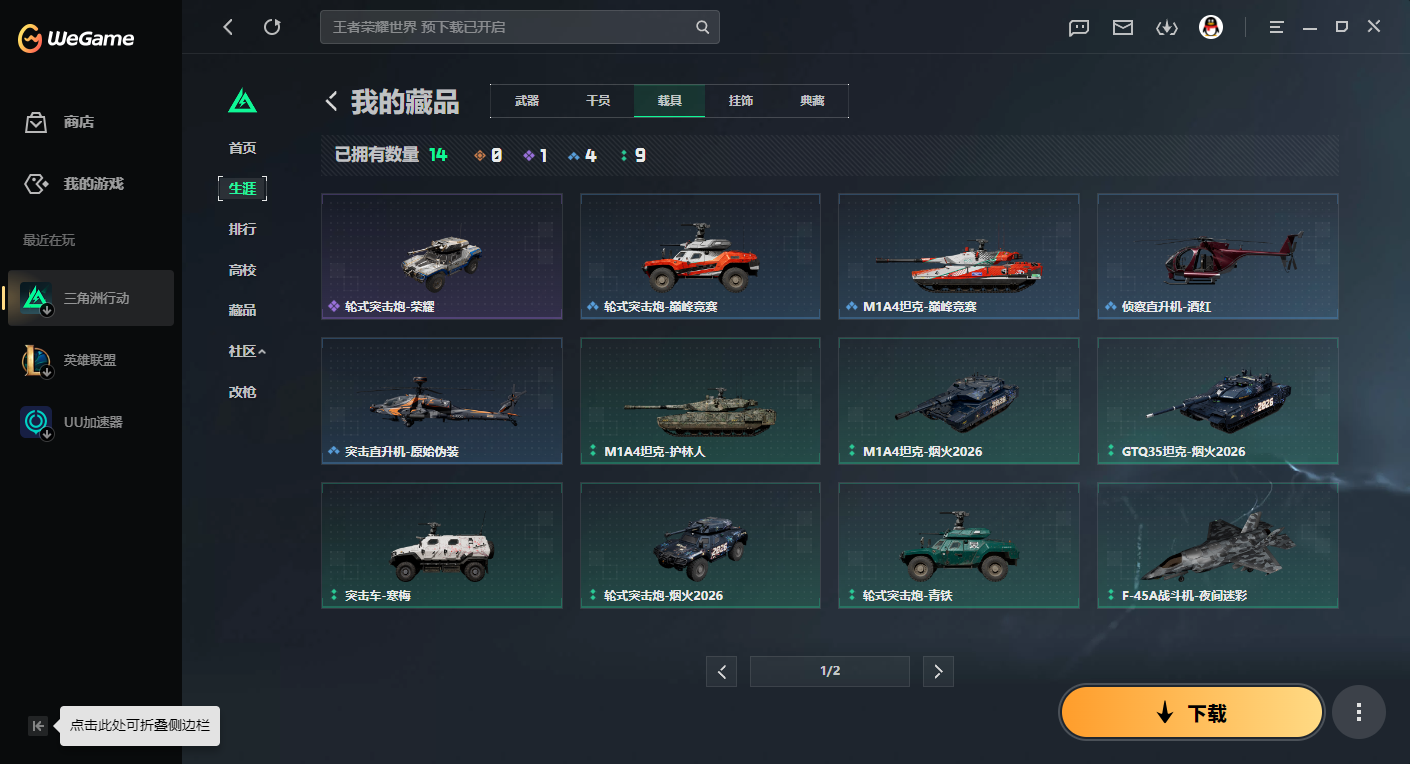Open the chat messages icon
Screen dimensions: 1410x764
1078,27
